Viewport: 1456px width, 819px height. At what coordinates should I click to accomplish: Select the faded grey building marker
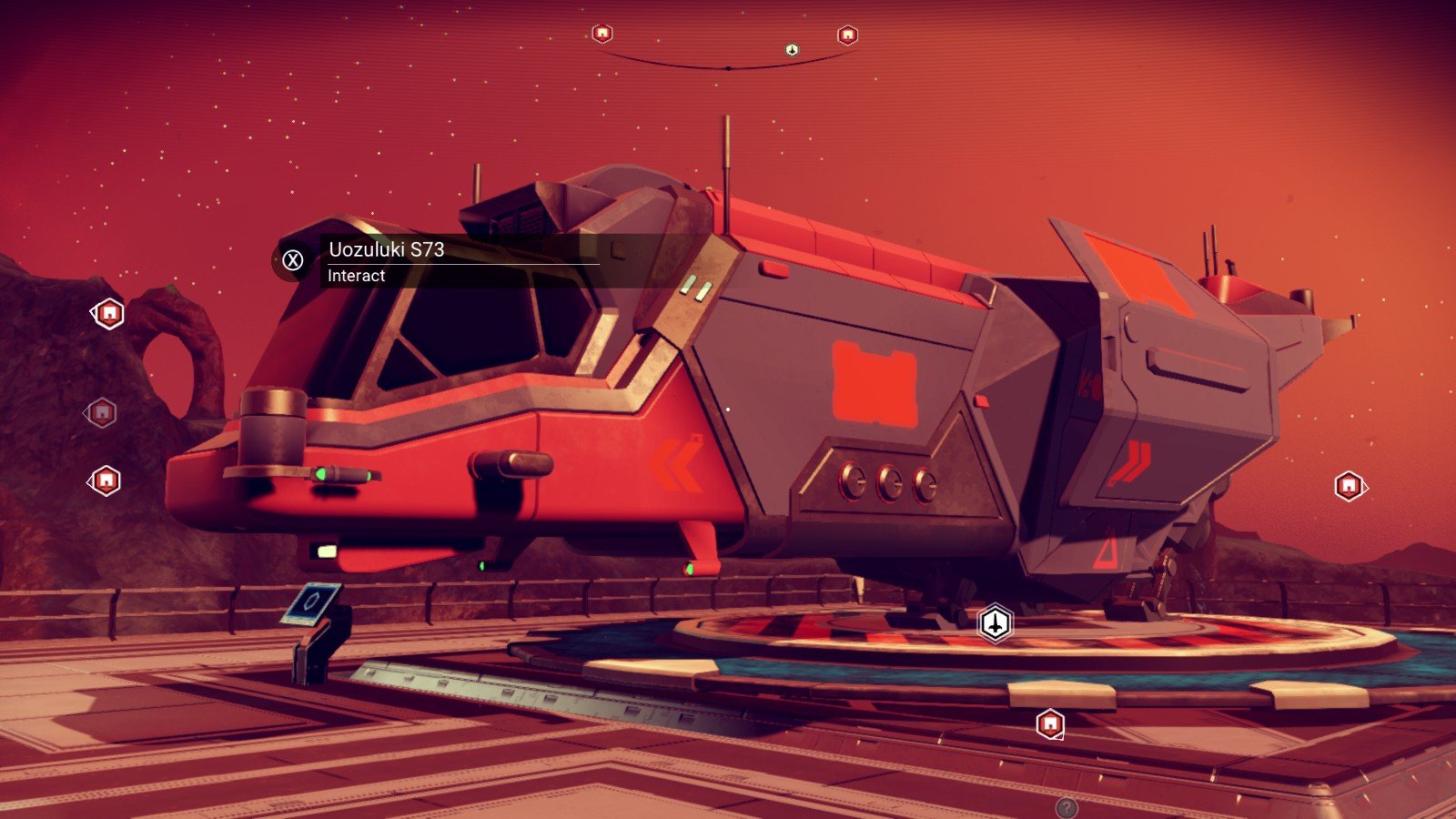[102, 413]
